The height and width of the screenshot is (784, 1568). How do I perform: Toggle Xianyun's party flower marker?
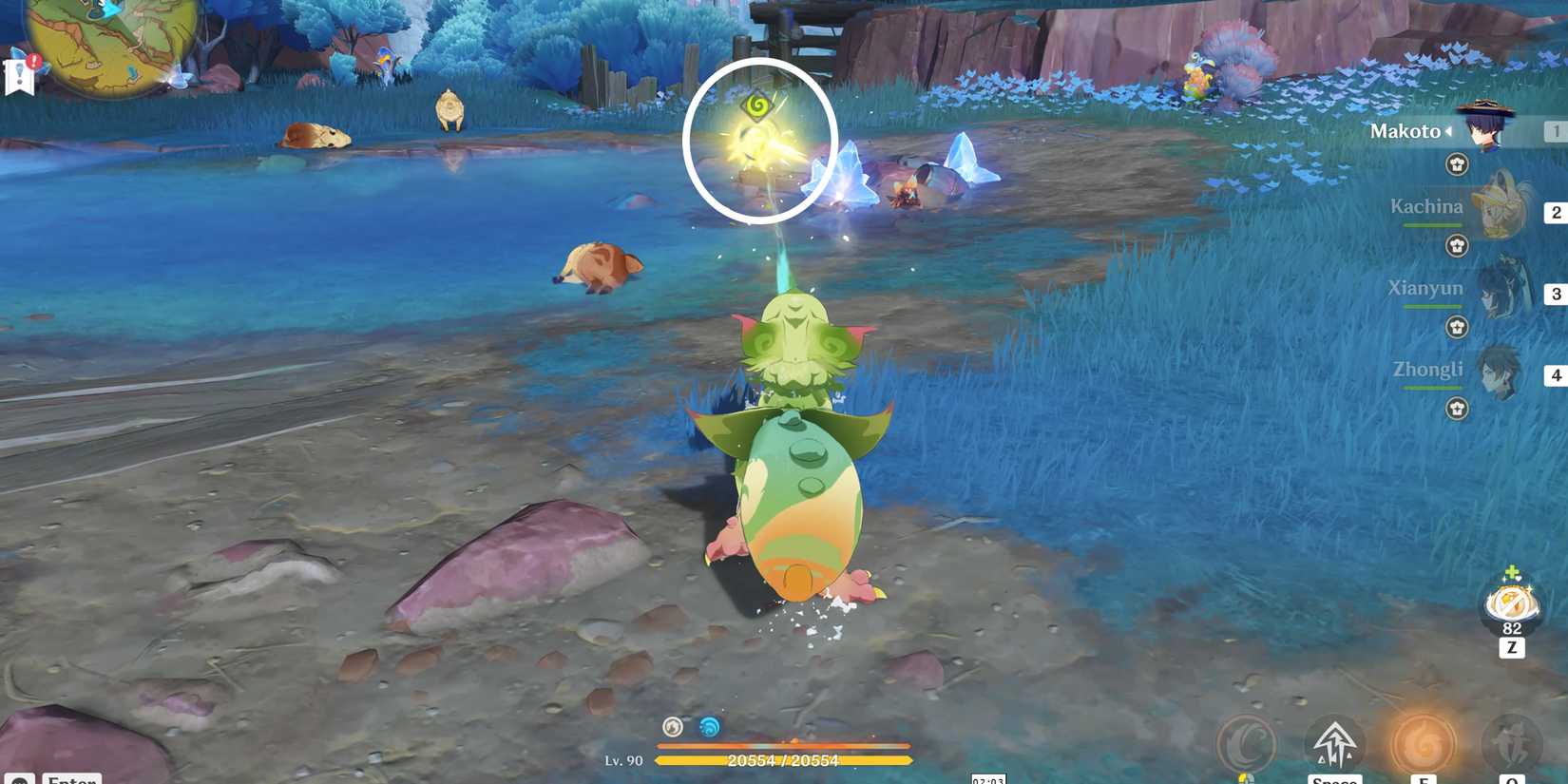click(x=1457, y=327)
